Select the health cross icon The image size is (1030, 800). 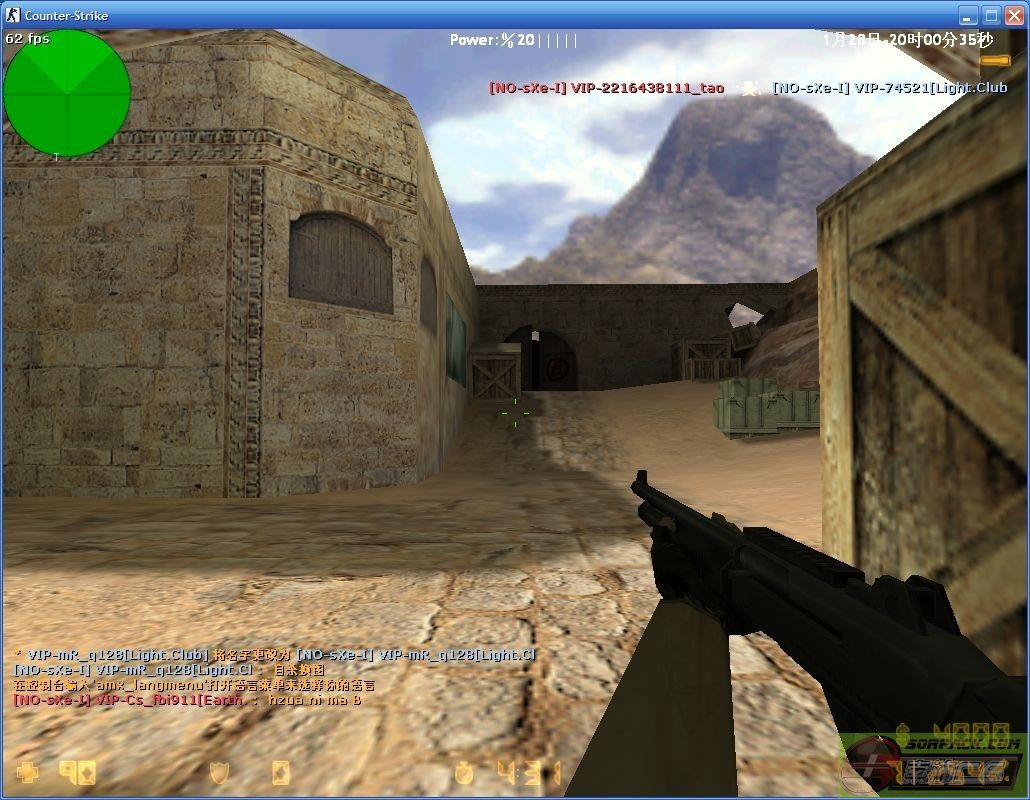27,773
